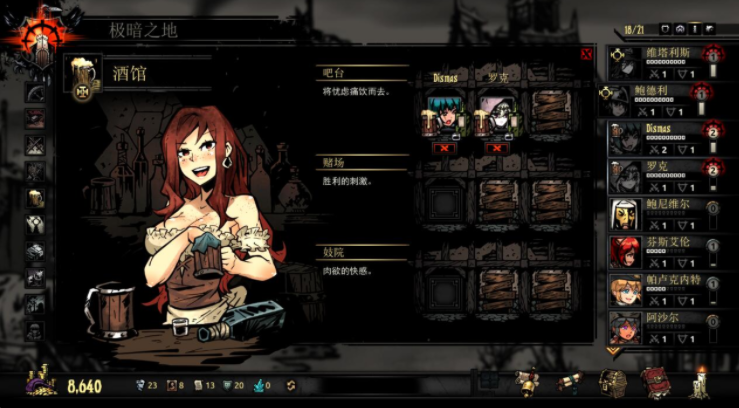Image resolution: width=739 pixels, height=408 pixels.
Task: Open the red journal book
Action: point(655,384)
